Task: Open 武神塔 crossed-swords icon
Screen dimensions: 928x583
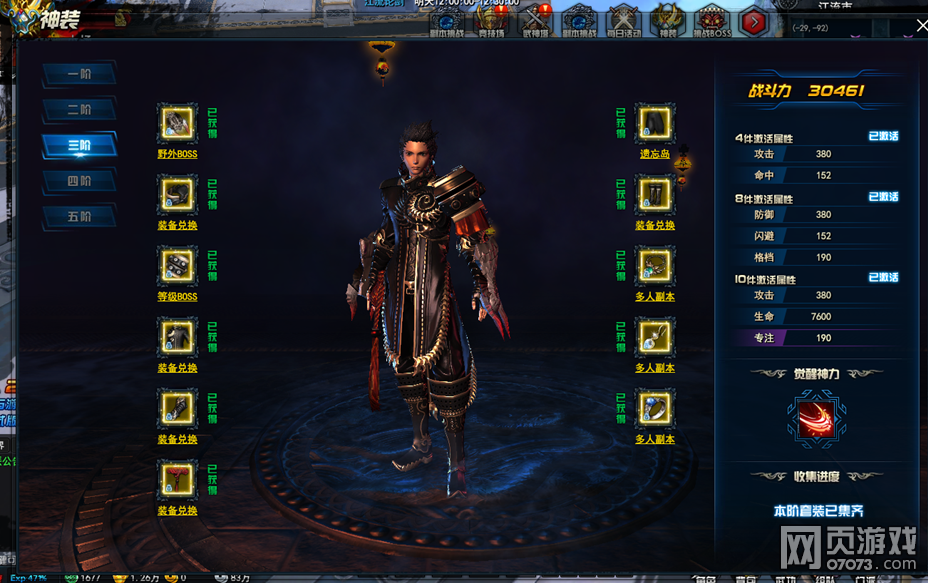Action: [536, 19]
